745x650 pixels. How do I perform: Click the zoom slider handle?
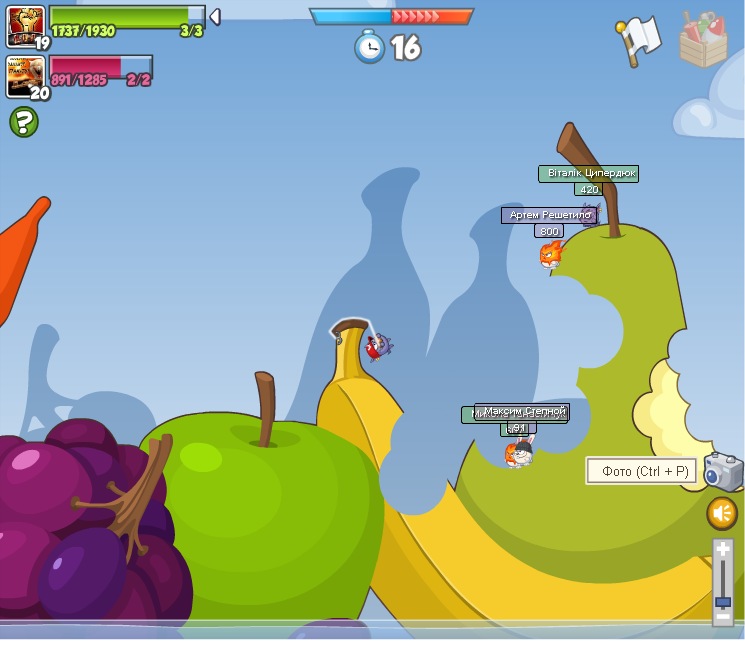coord(723,602)
